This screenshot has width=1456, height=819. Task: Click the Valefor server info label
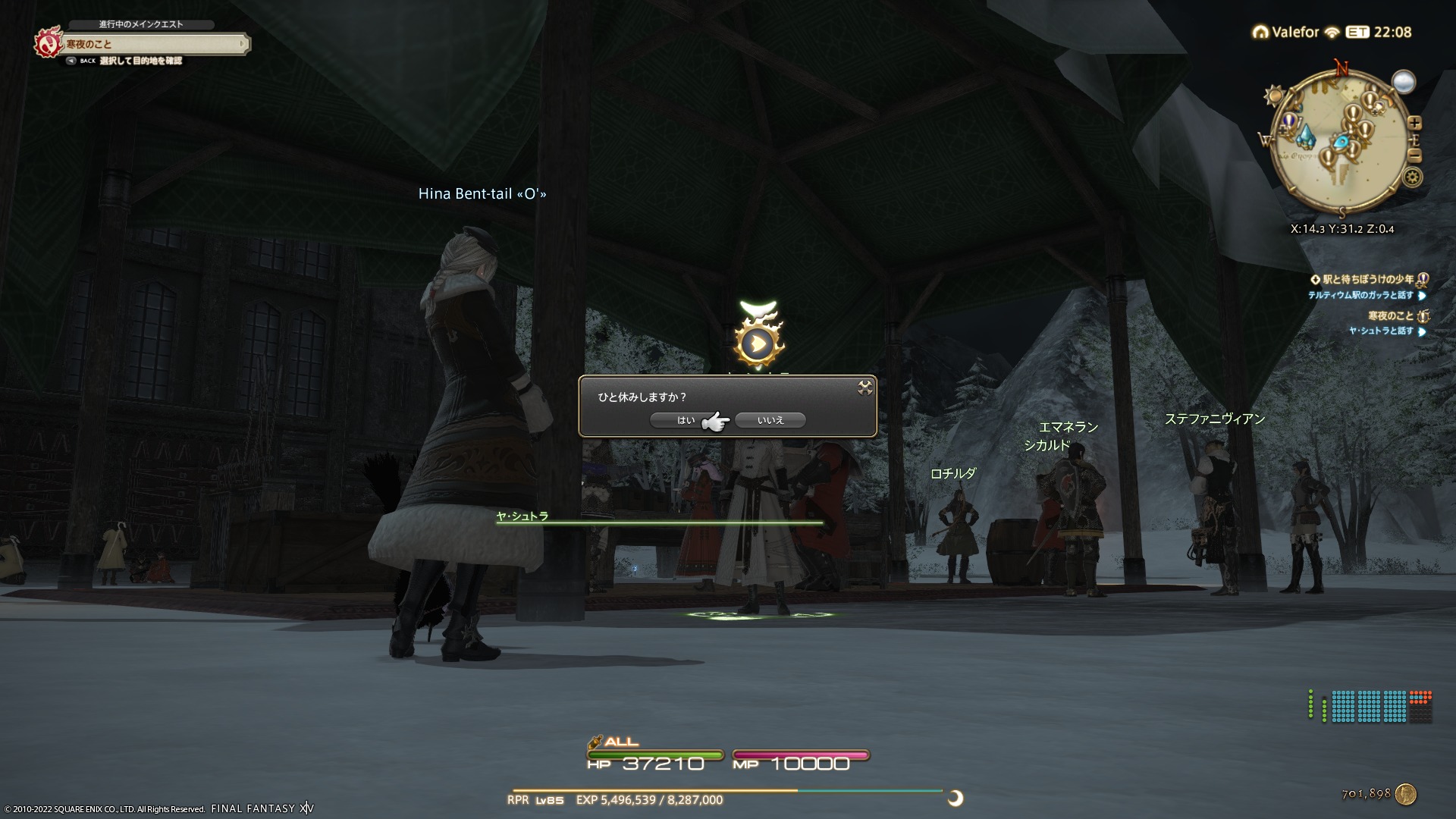click(1295, 32)
